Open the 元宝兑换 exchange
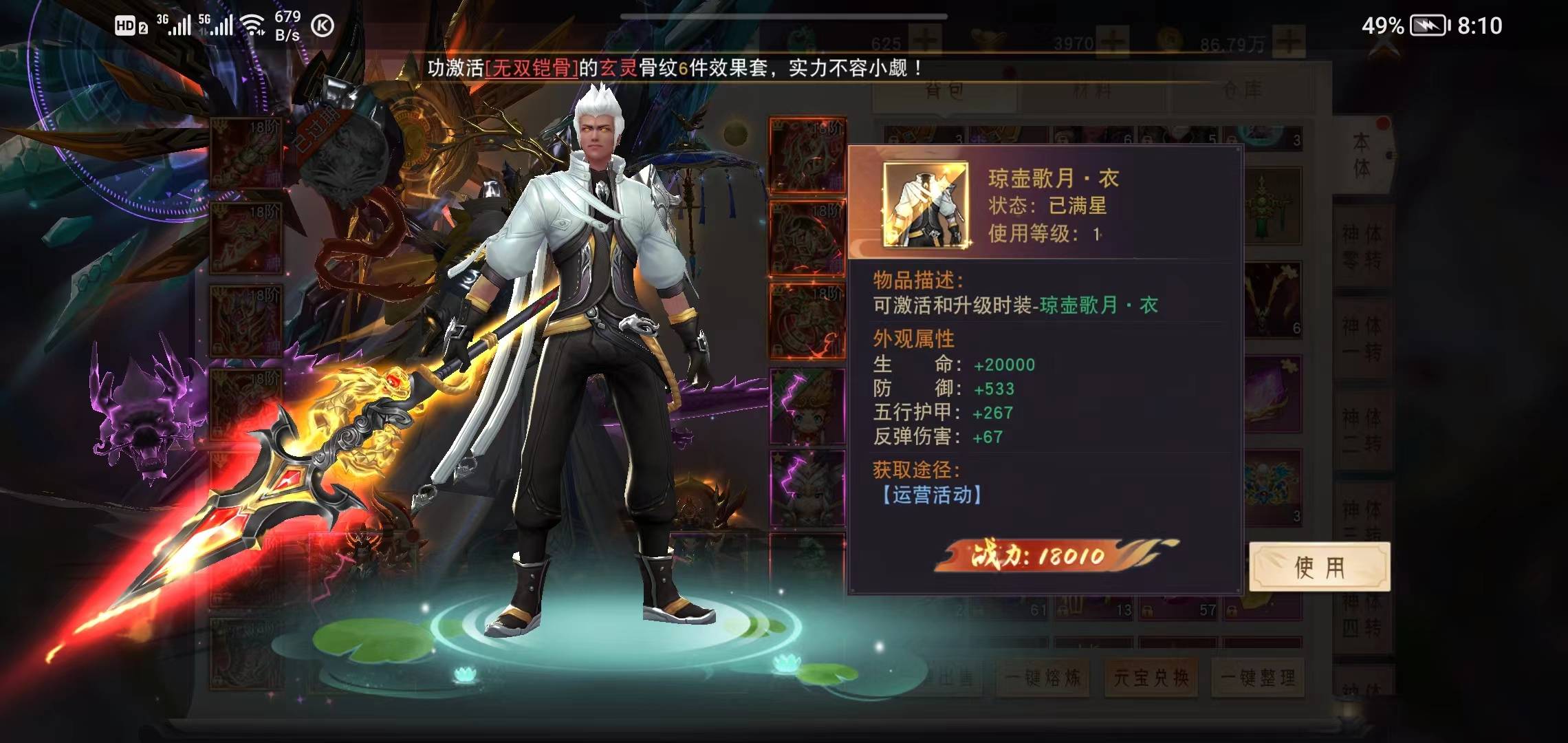 (1151, 678)
